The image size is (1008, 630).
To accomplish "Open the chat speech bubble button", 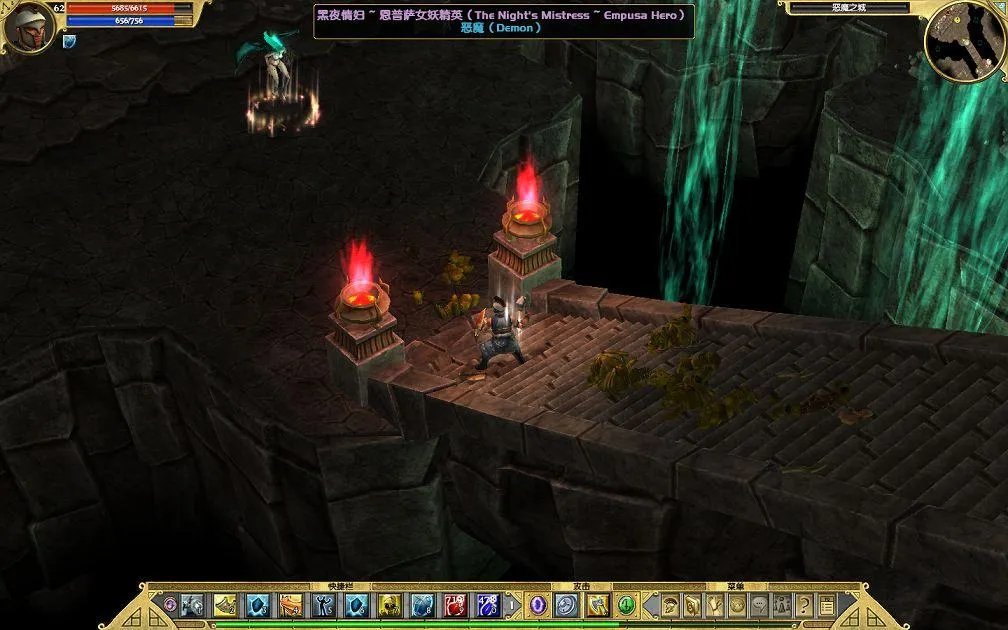I will click(x=759, y=604).
